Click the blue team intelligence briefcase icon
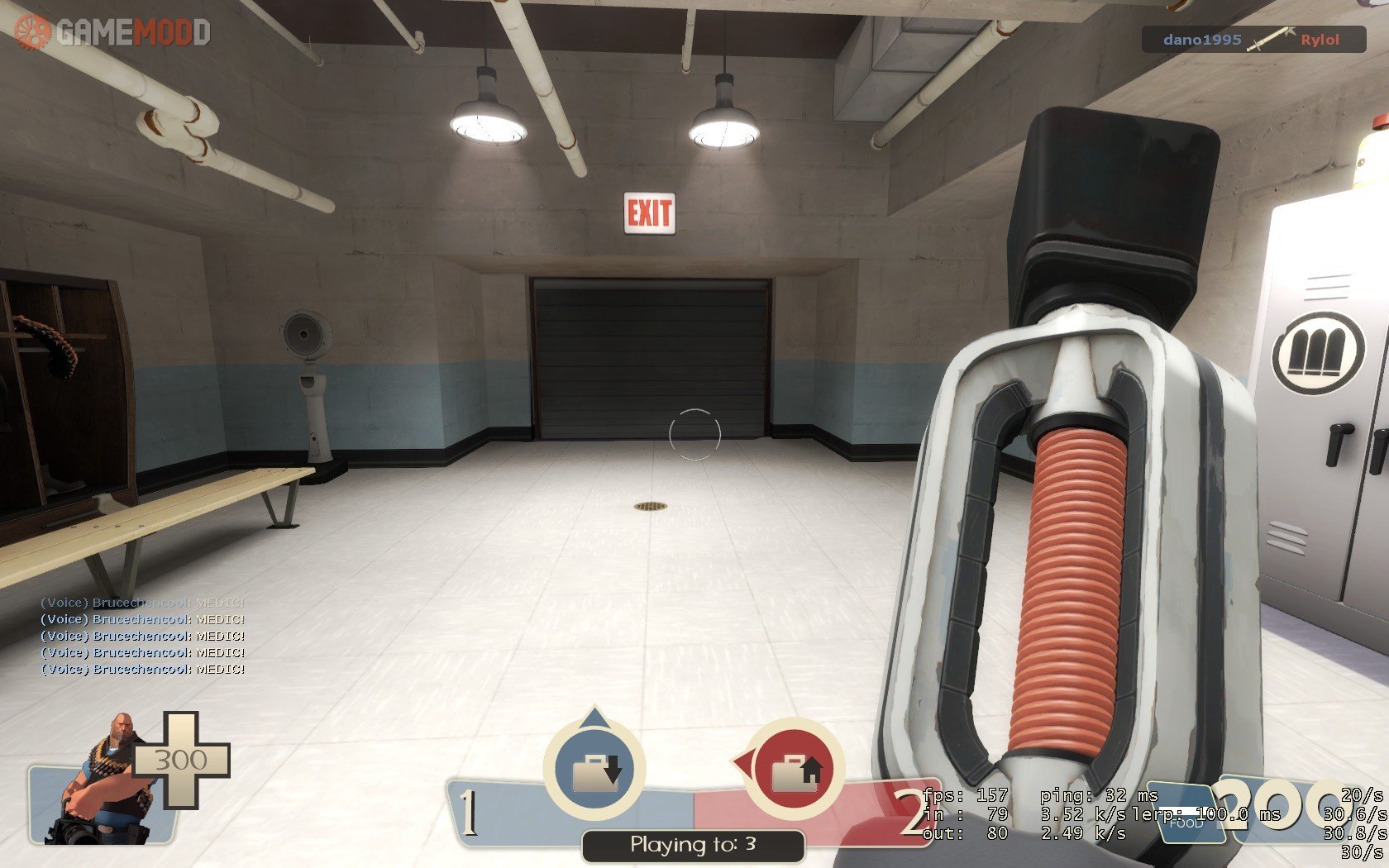1389x868 pixels. pos(594,770)
